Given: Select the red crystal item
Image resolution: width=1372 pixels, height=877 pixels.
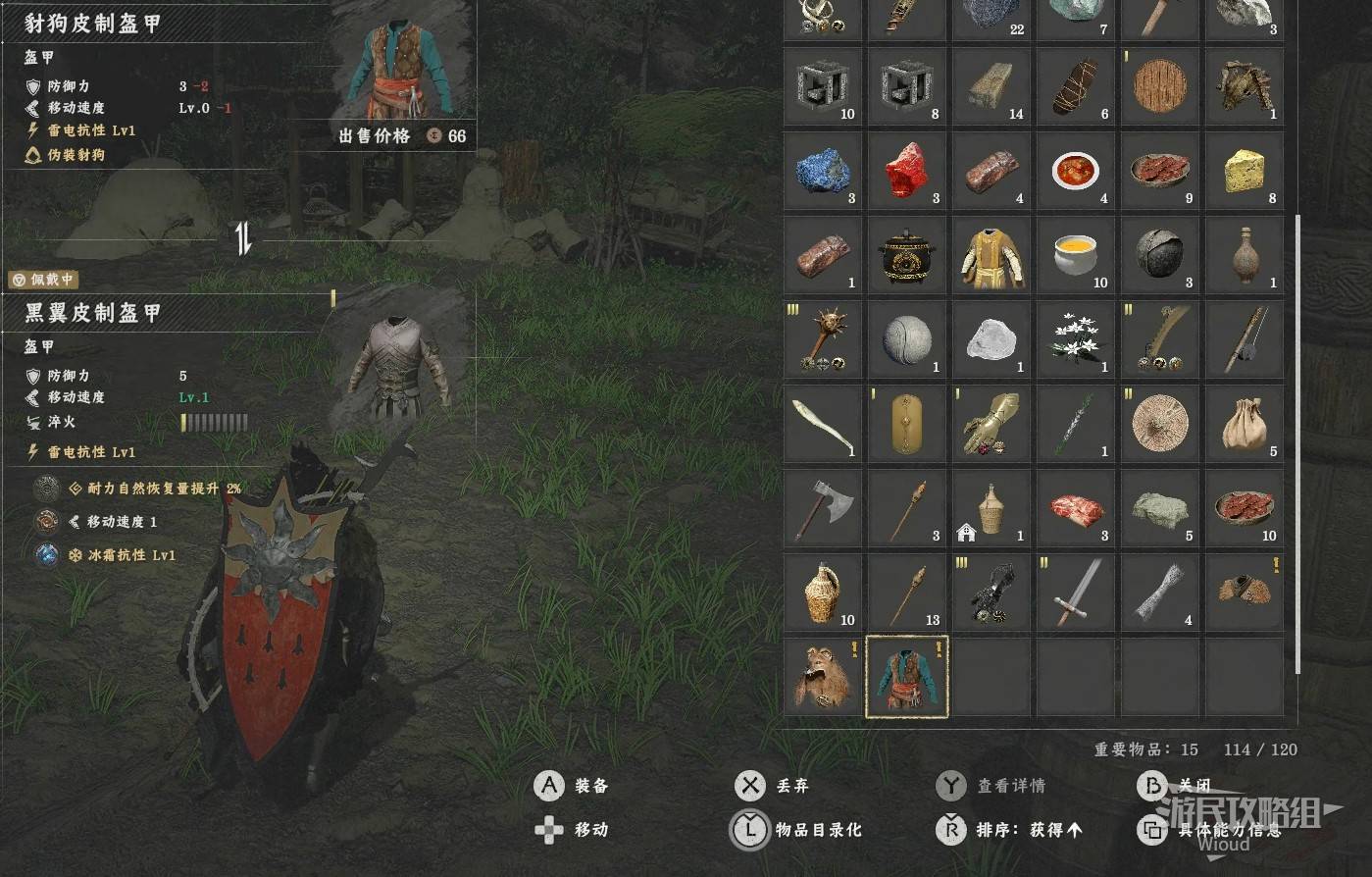Looking at the screenshot, I should [906, 171].
